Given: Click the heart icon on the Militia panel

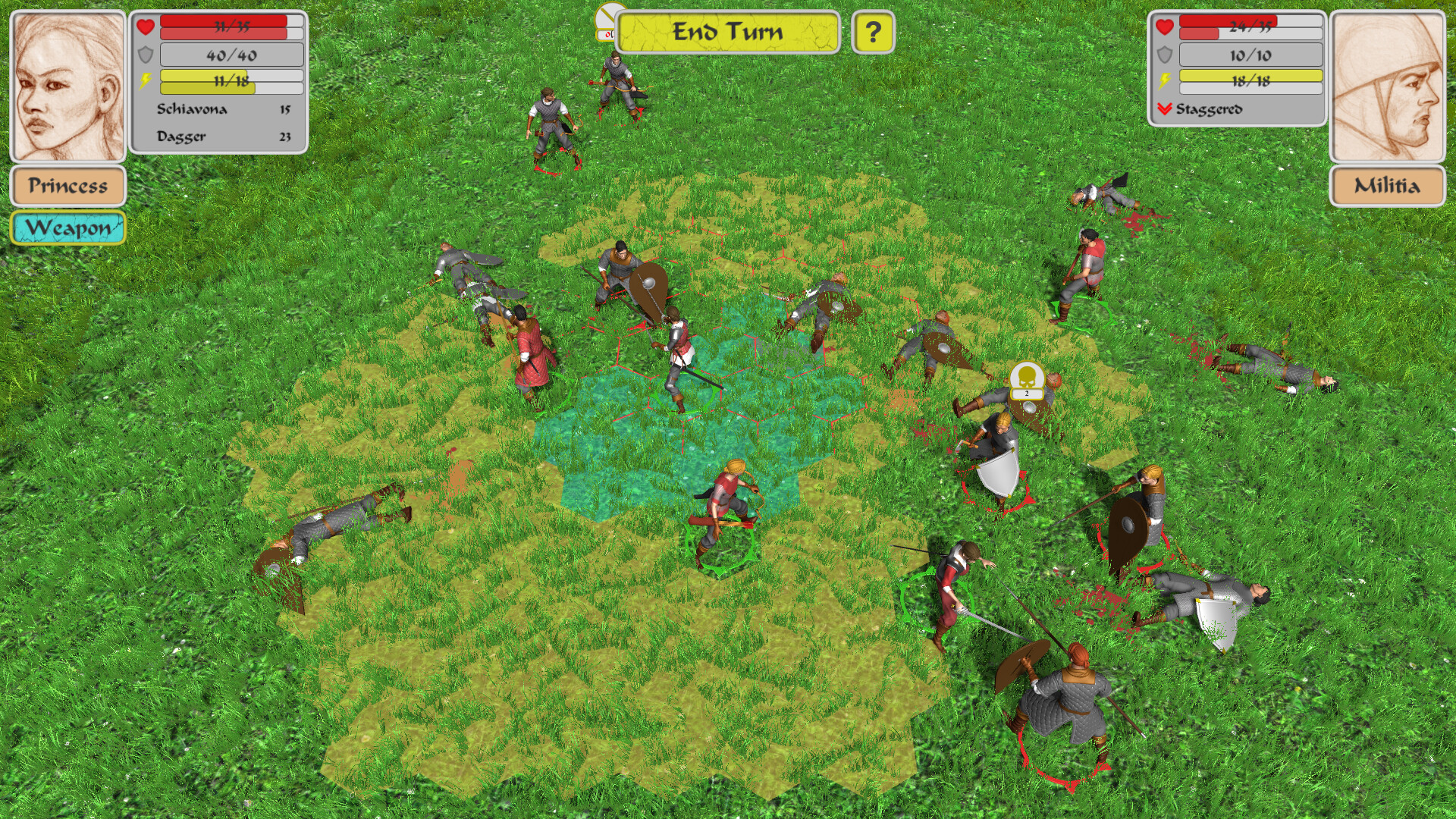Looking at the screenshot, I should click(1165, 26).
